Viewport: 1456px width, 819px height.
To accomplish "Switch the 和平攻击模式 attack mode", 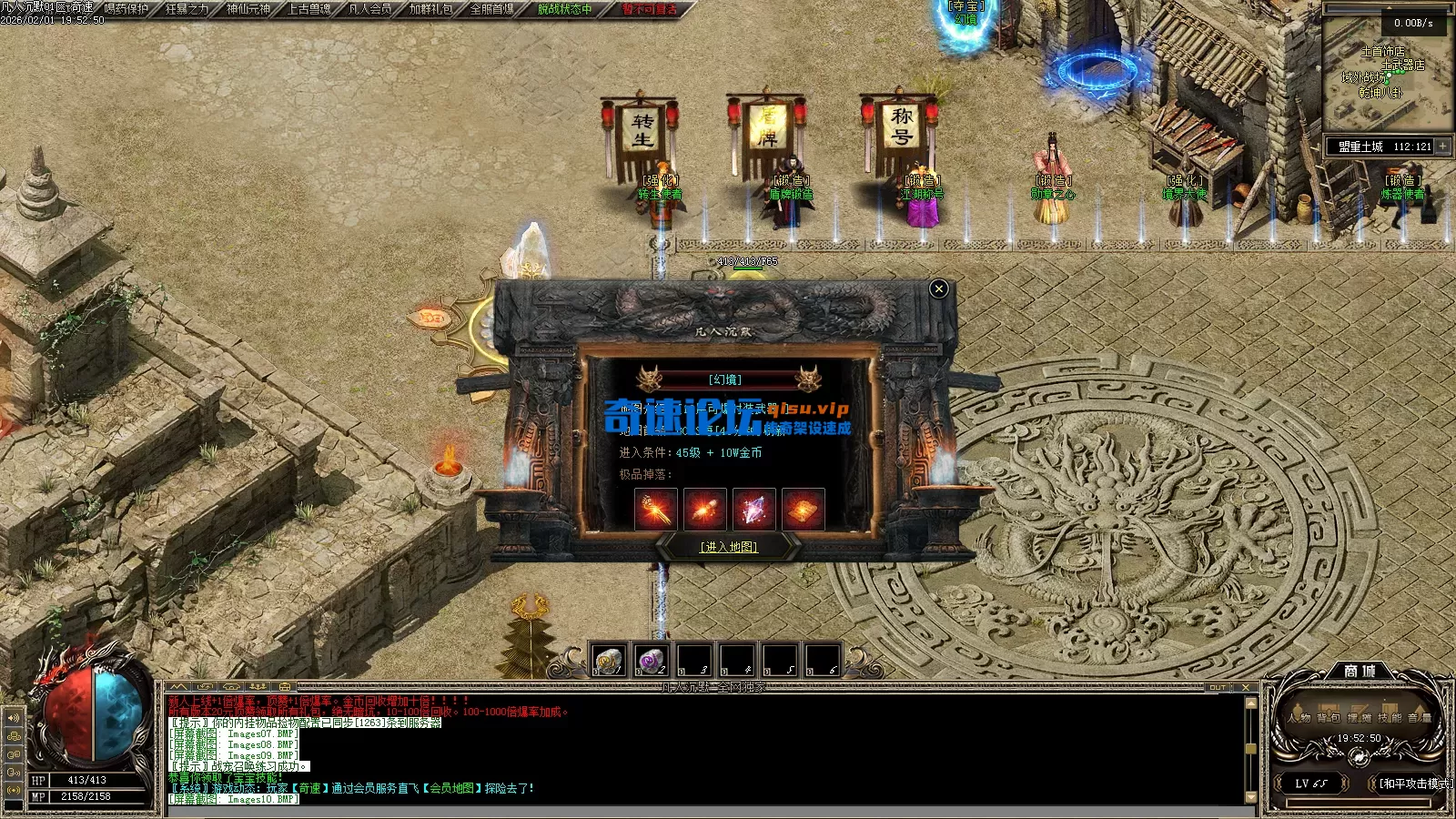I will 1413,784.
